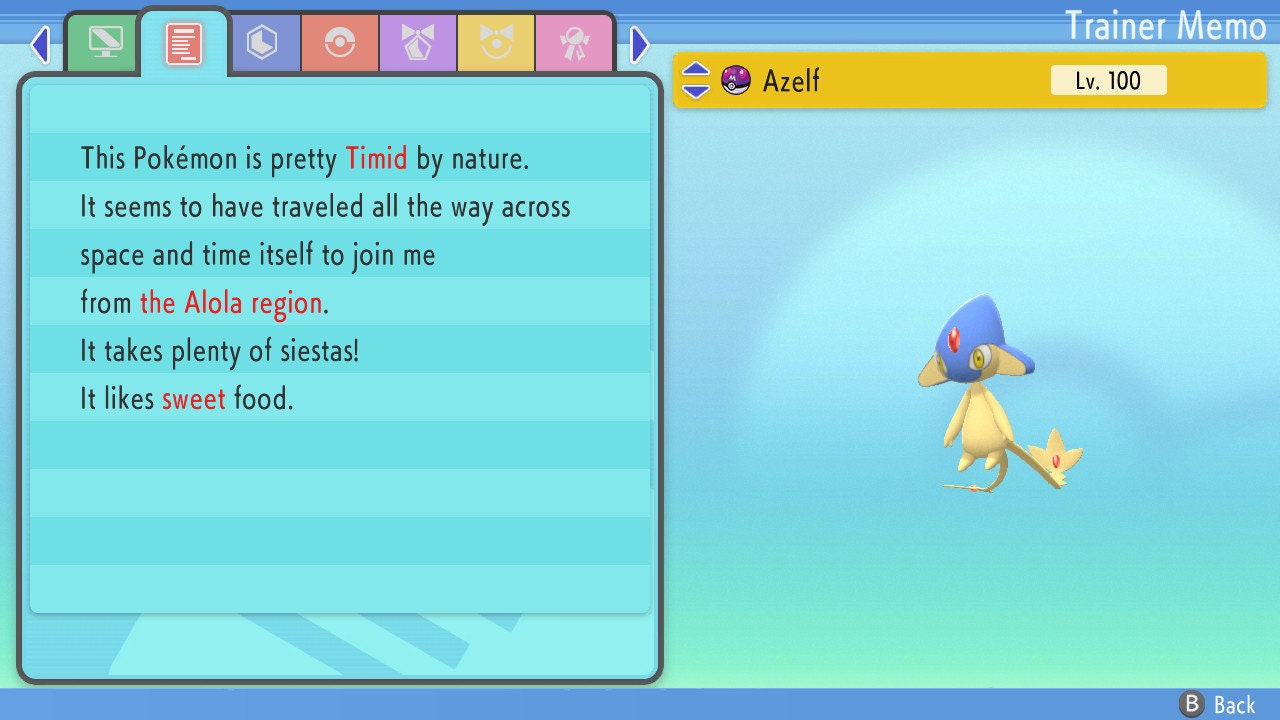
Task: Choose the yellow bow-and-ball tab
Action: click(x=496, y=42)
